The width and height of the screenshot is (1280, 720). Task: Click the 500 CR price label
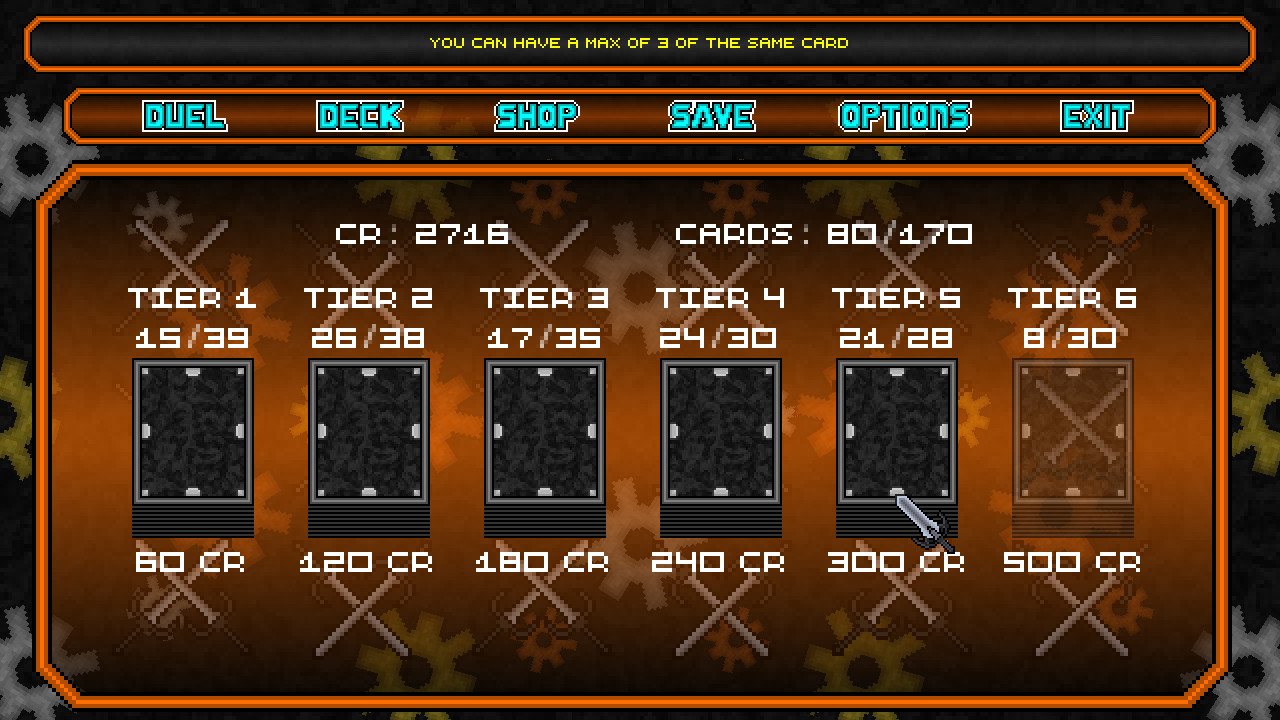pyautogui.click(x=1072, y=562)
